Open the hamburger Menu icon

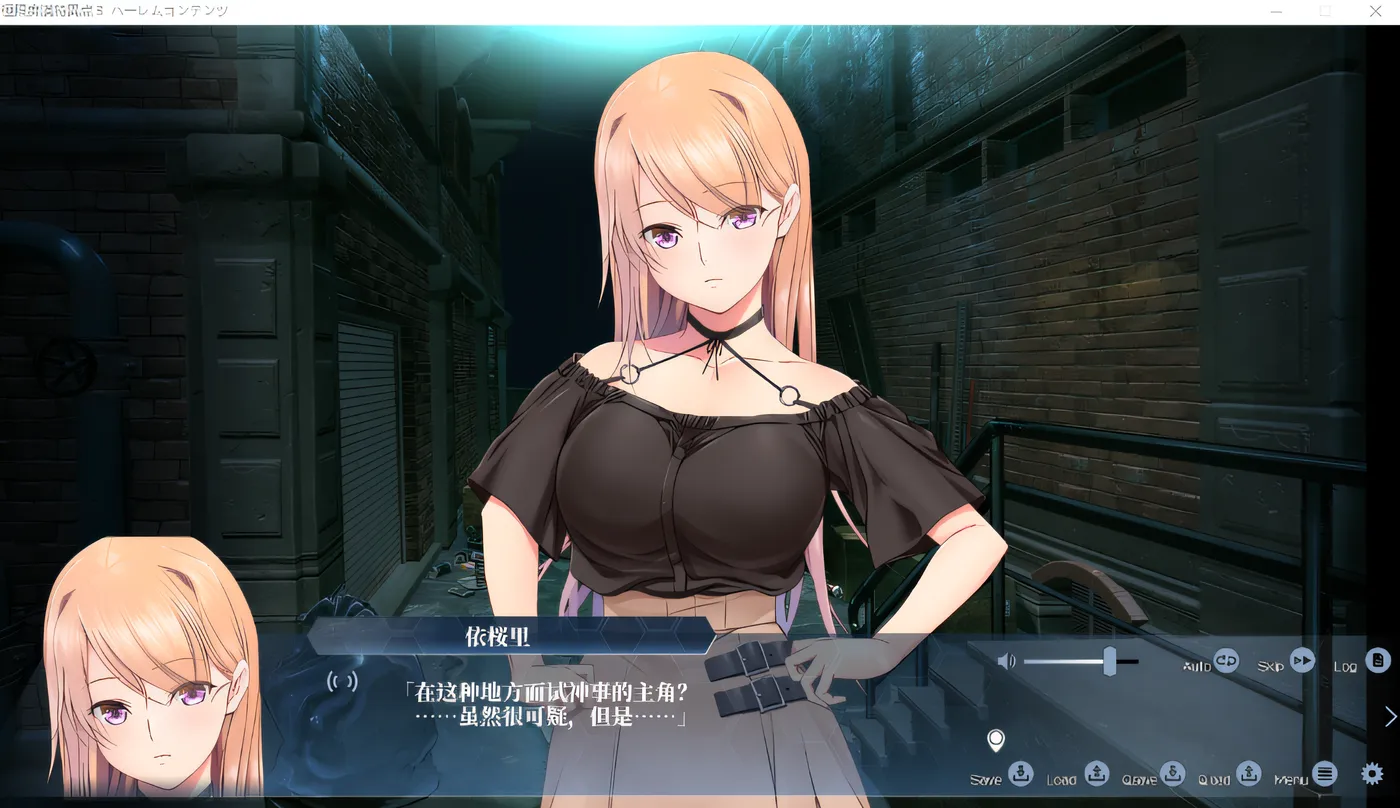[x=1323, y=772]
